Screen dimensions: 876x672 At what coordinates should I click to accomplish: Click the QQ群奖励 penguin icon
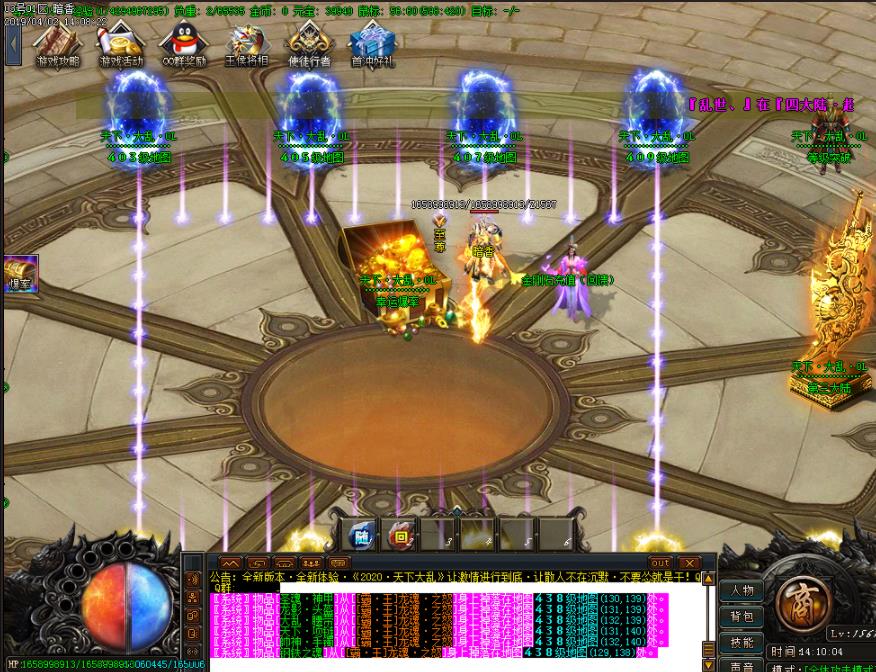click(183, 45)
